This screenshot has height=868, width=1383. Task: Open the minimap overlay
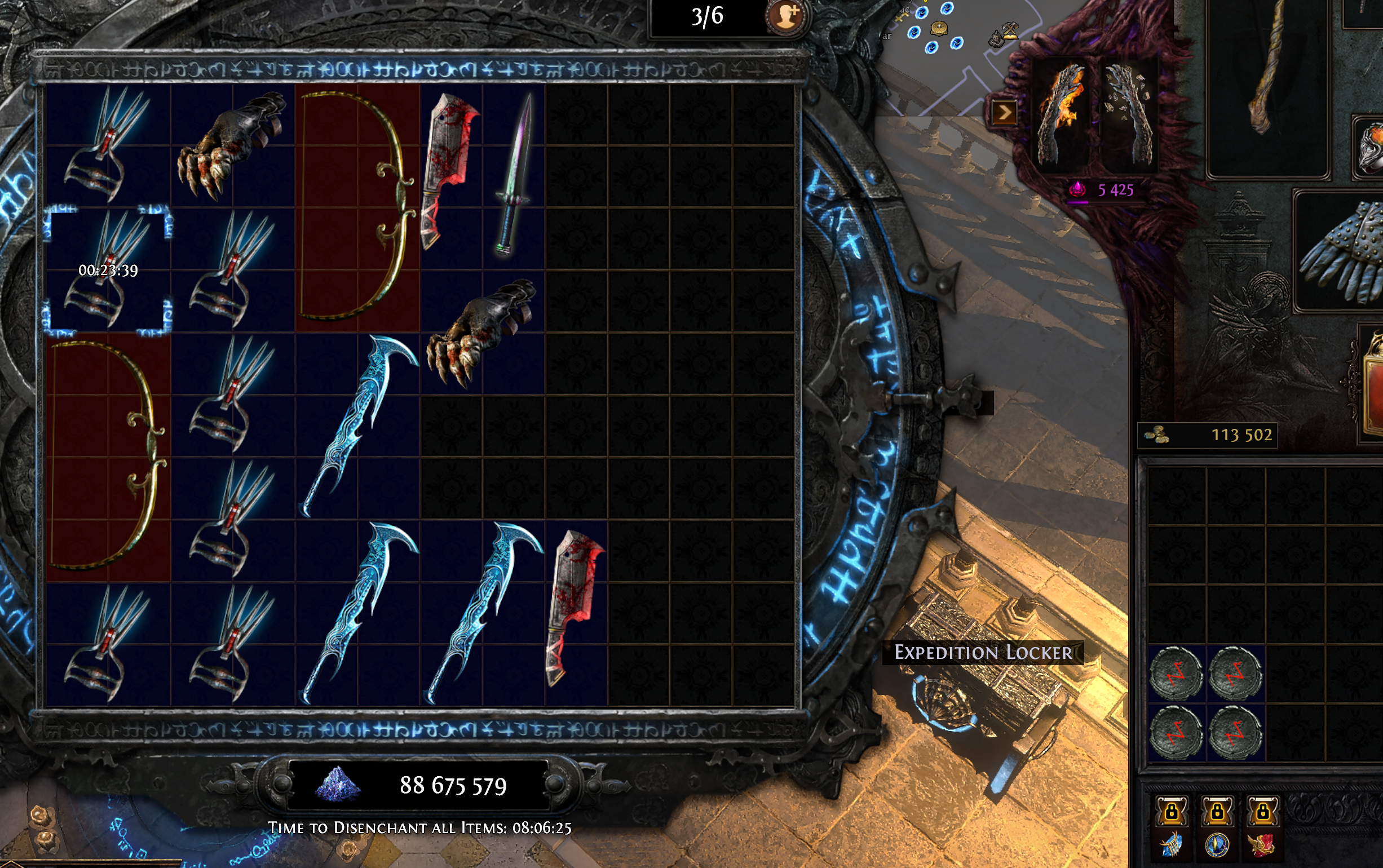tap(953, 57)
